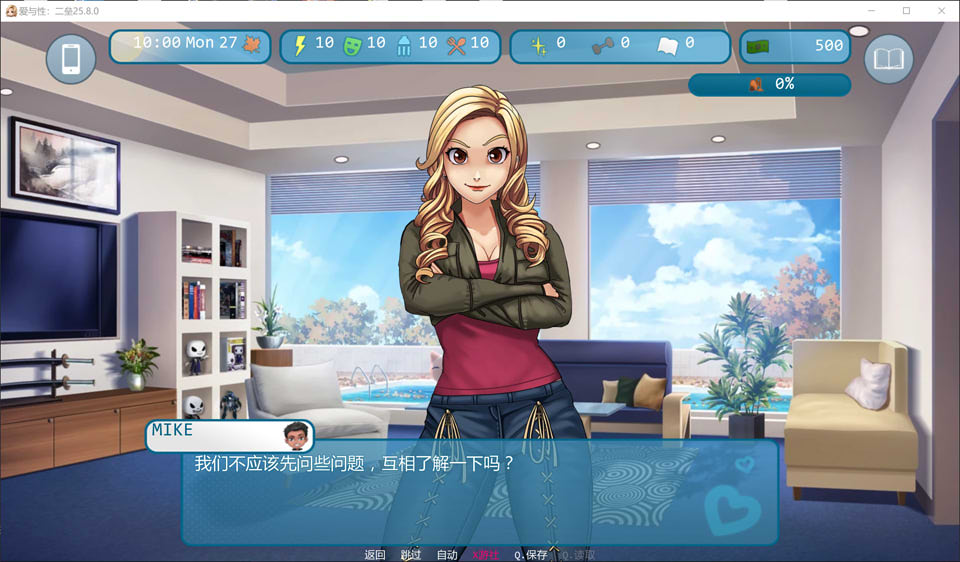Quick load with Q.读取
Image resolution: width=960 pixels, height=562 pixels.
(578, 555)
